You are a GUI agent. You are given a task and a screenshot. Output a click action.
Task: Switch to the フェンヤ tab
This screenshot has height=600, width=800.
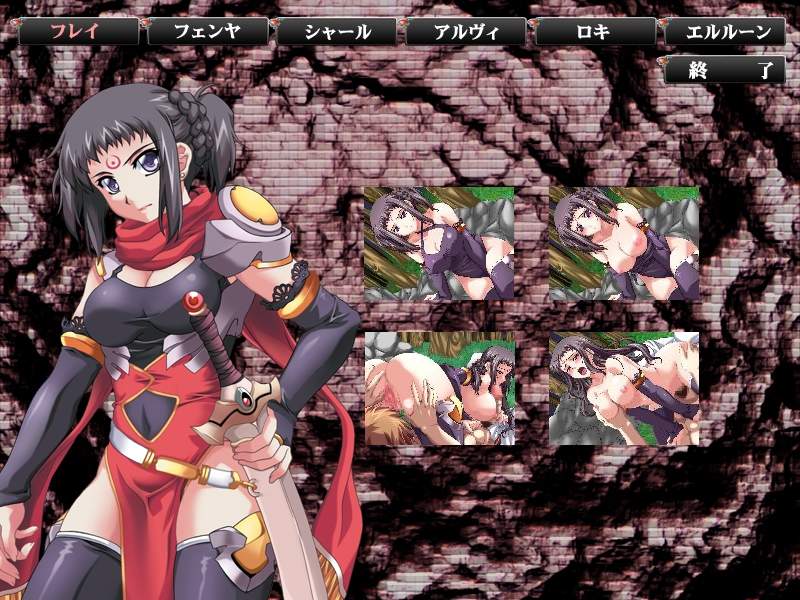click(x=208, y=31)
